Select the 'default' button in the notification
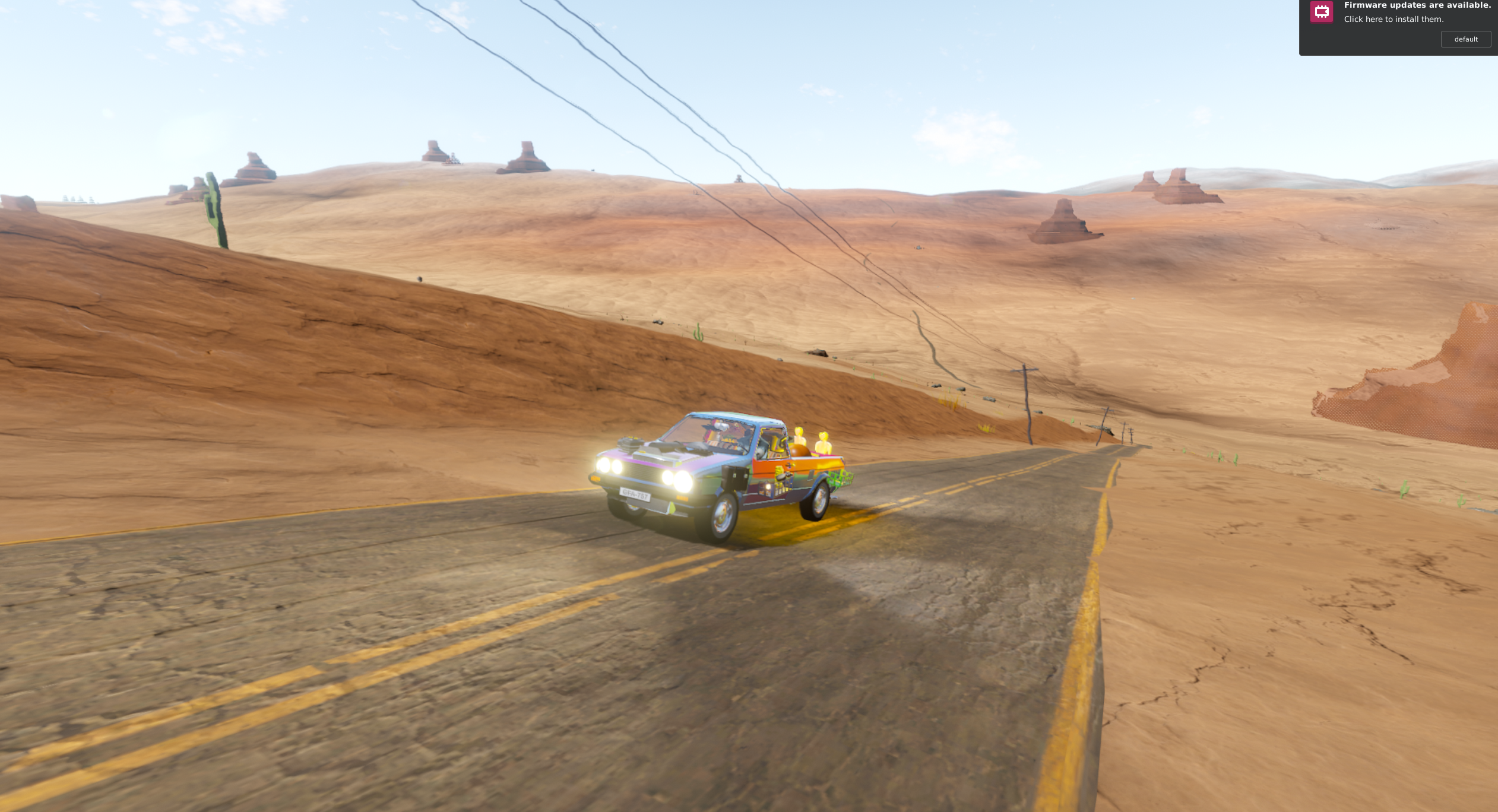This screenshot has height=812, width=1498. coord(1465,39)
